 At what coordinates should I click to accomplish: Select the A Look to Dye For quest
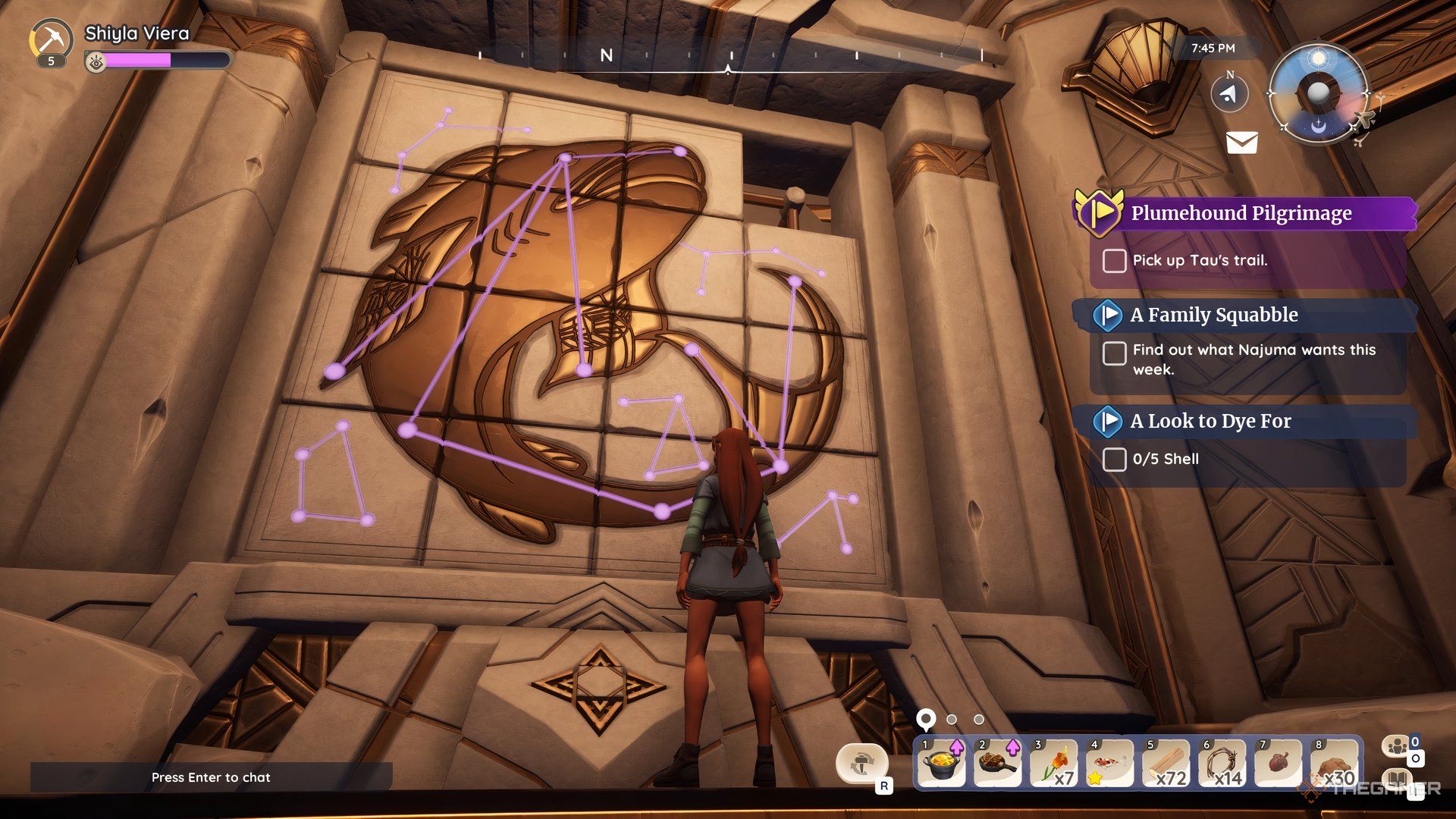(x=1210, y=421)
